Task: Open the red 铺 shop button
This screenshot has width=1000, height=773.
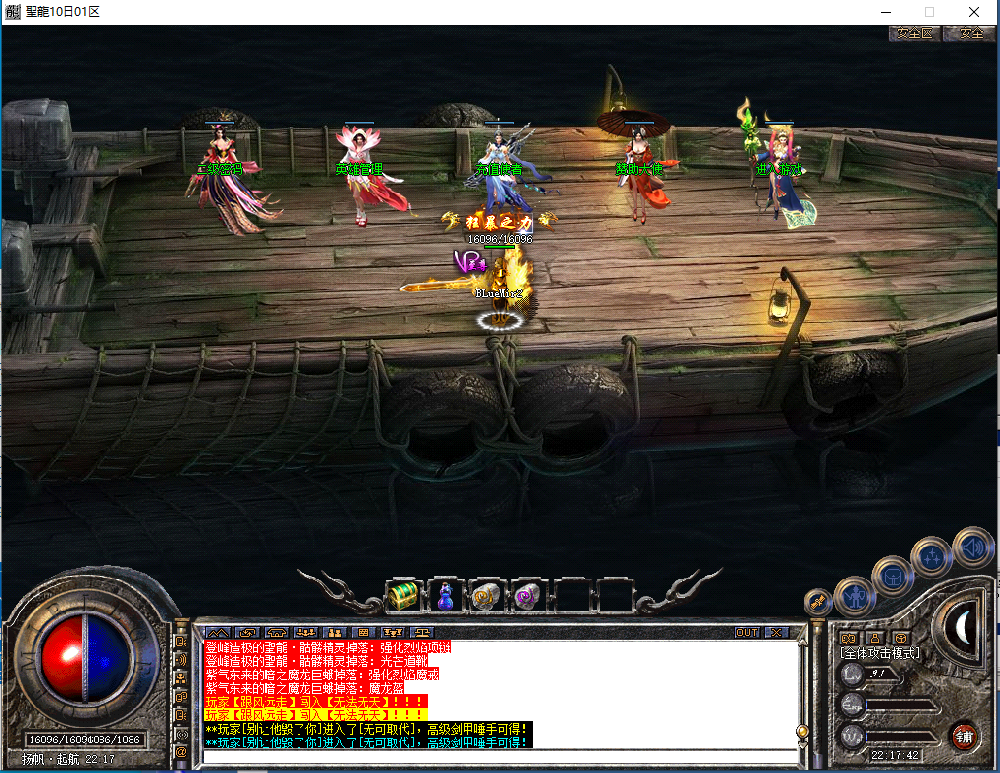Action: point(964,738)
